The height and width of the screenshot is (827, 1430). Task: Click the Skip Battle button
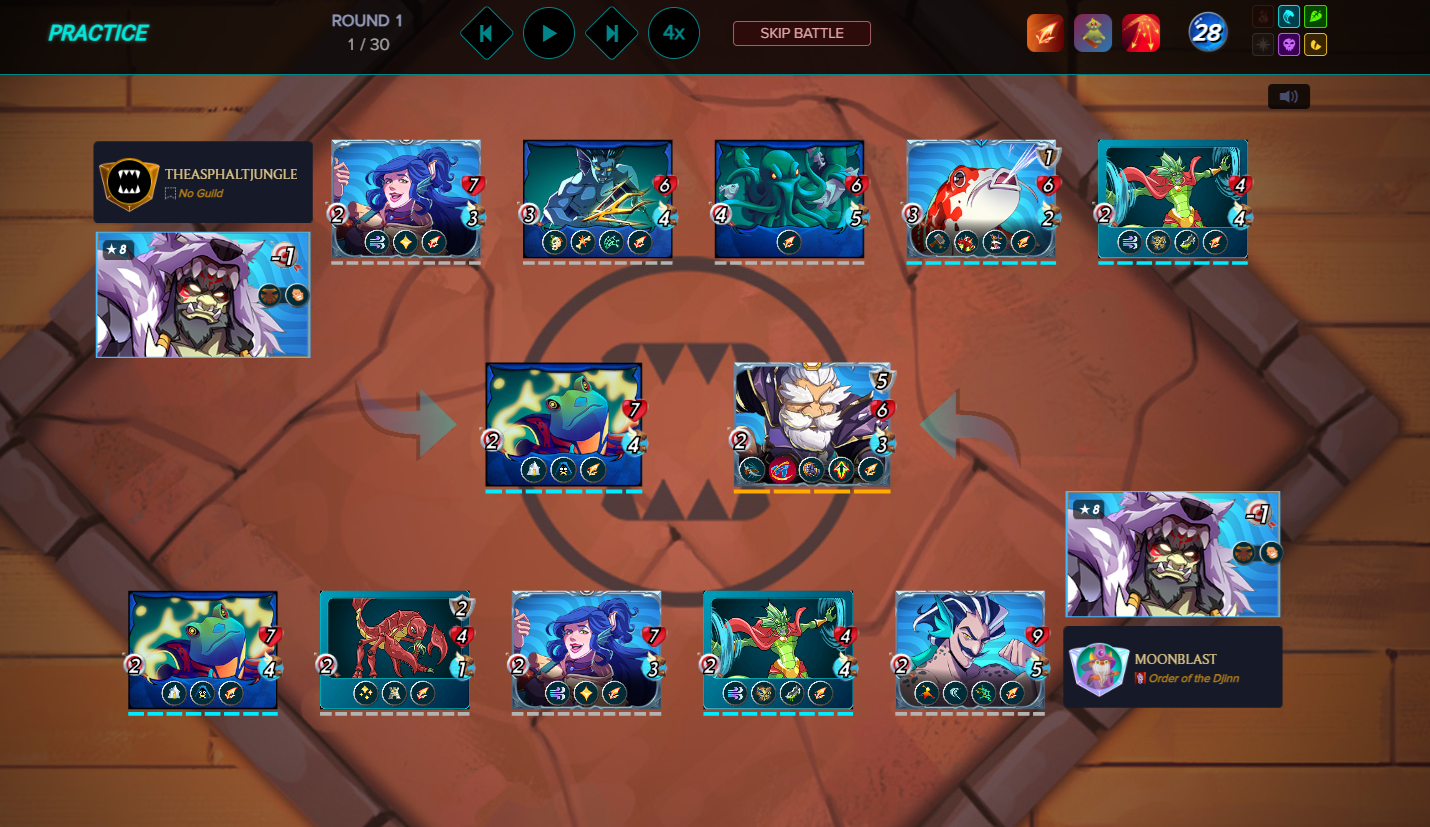pos(801,33)
